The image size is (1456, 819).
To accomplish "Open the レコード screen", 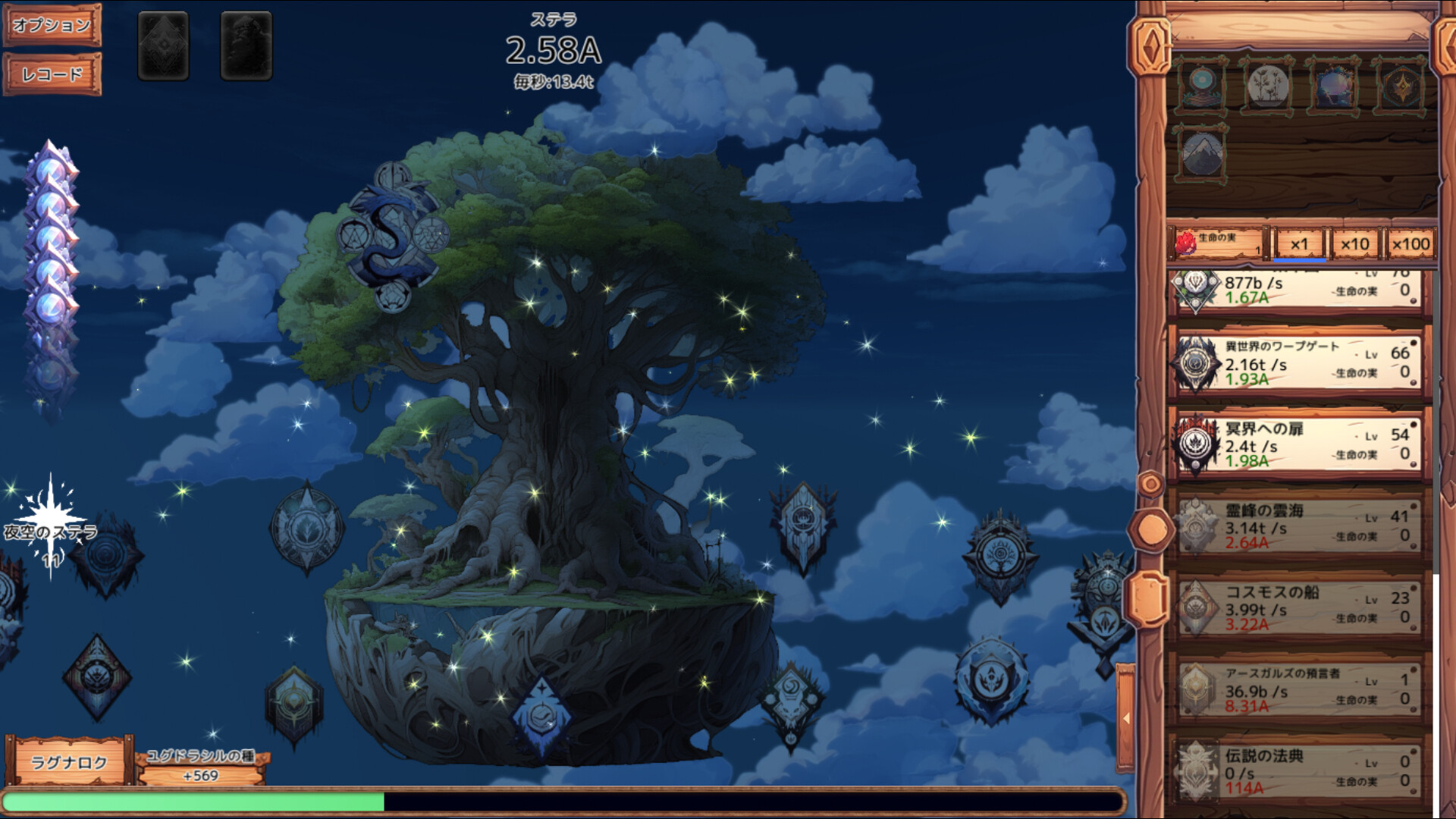I will (51, 74).
